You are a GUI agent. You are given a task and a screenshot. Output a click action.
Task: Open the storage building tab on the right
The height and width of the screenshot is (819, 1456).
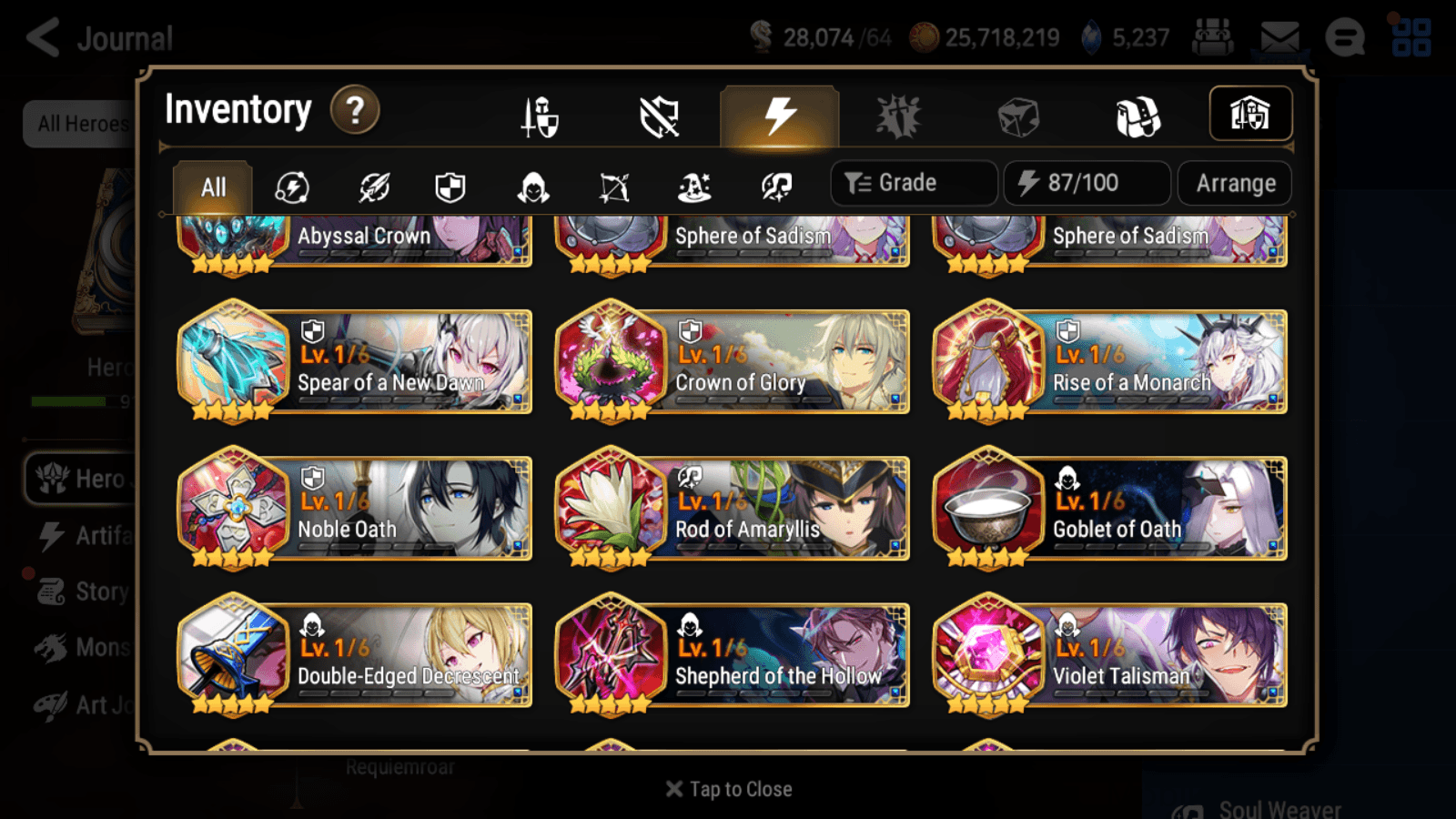[x=1251, y=113]
